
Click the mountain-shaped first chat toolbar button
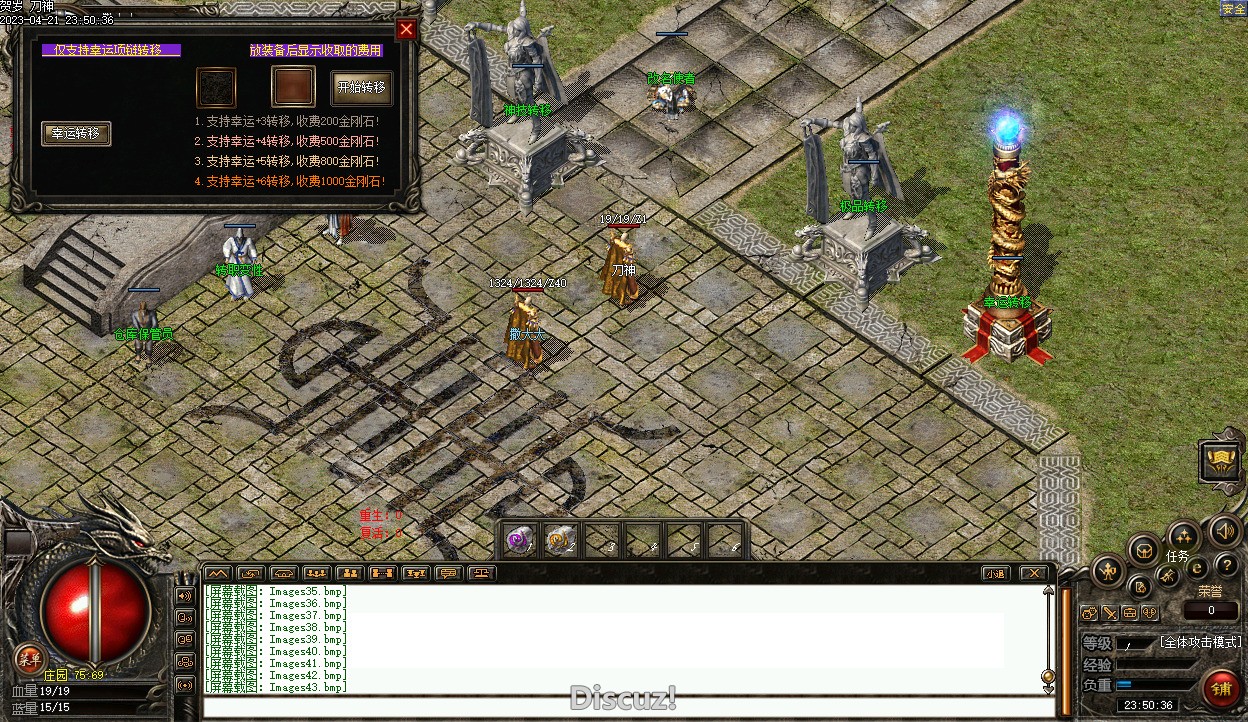217,573
